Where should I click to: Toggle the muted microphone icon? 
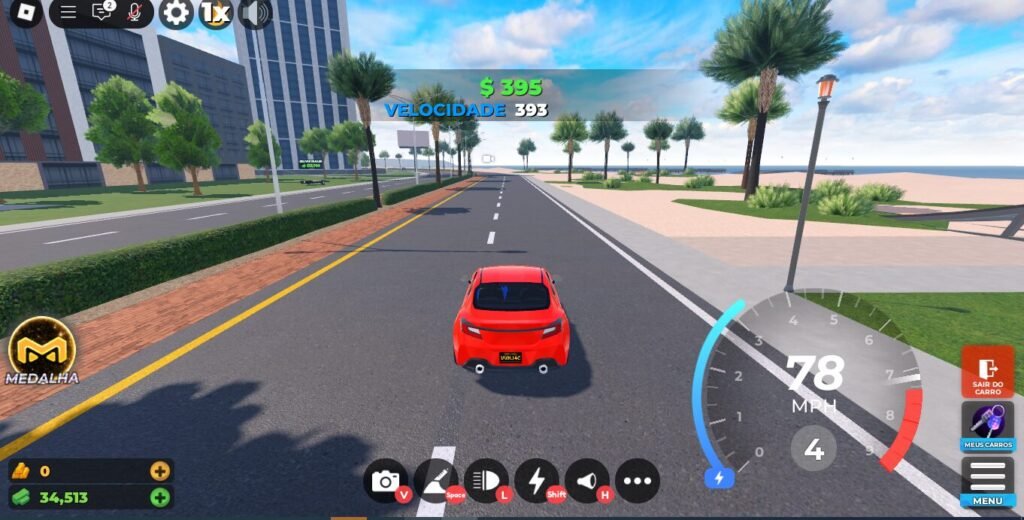coord(134,12)
